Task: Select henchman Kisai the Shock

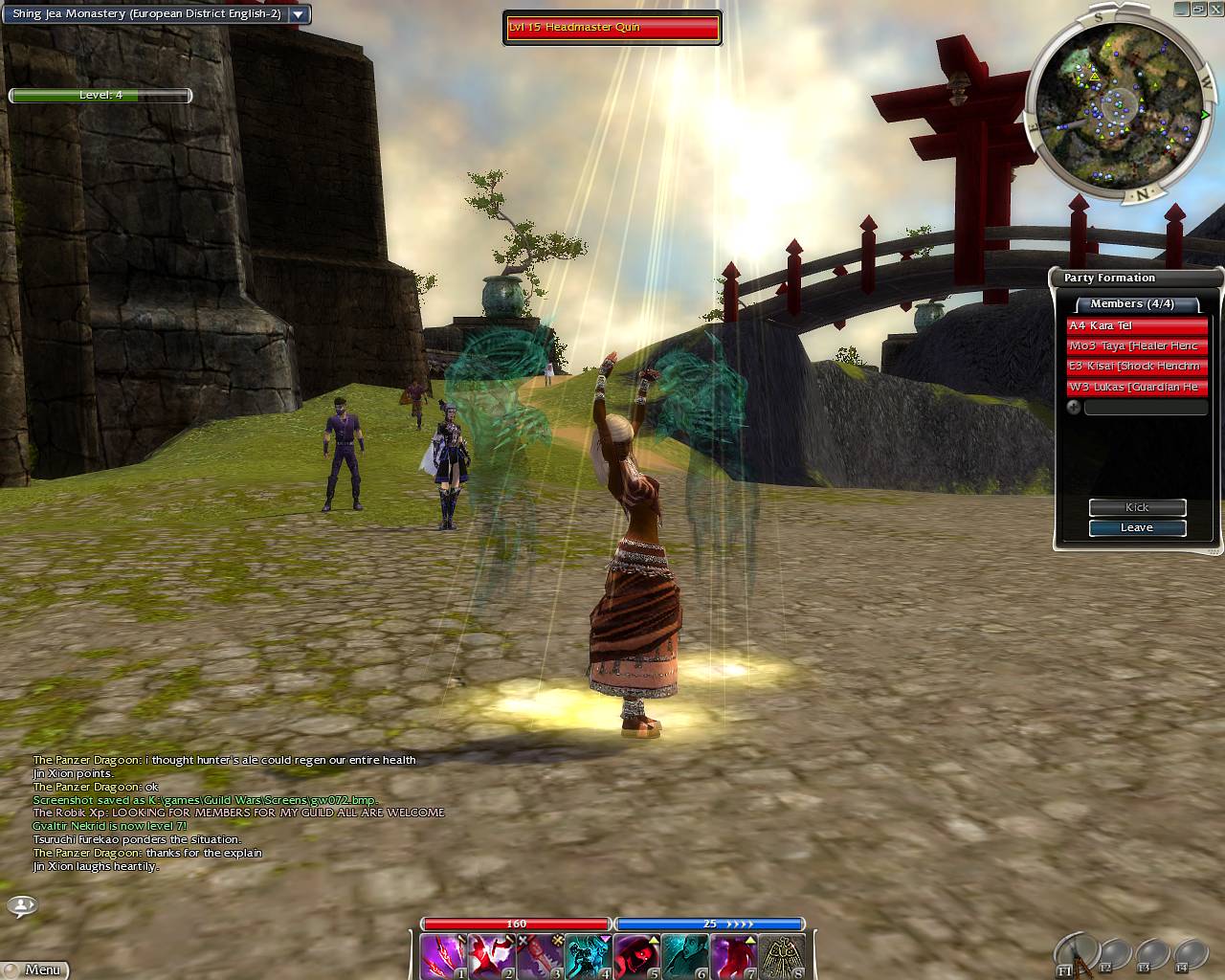Action: (x=1137, y=367)
